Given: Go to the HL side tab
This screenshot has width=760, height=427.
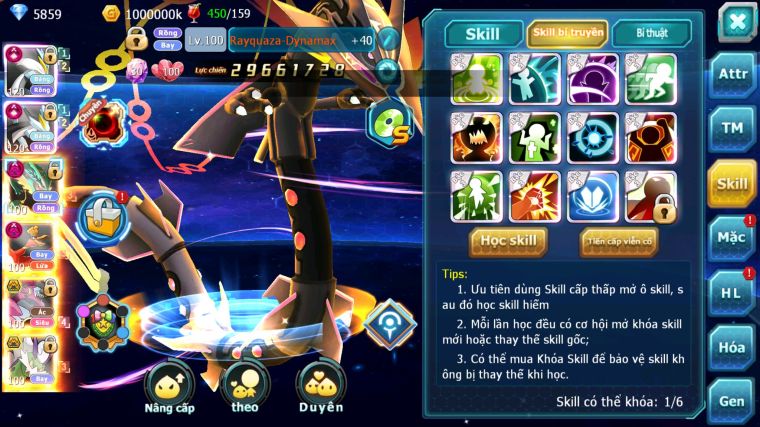Looking at the screenshot, I should coord(732,294).
